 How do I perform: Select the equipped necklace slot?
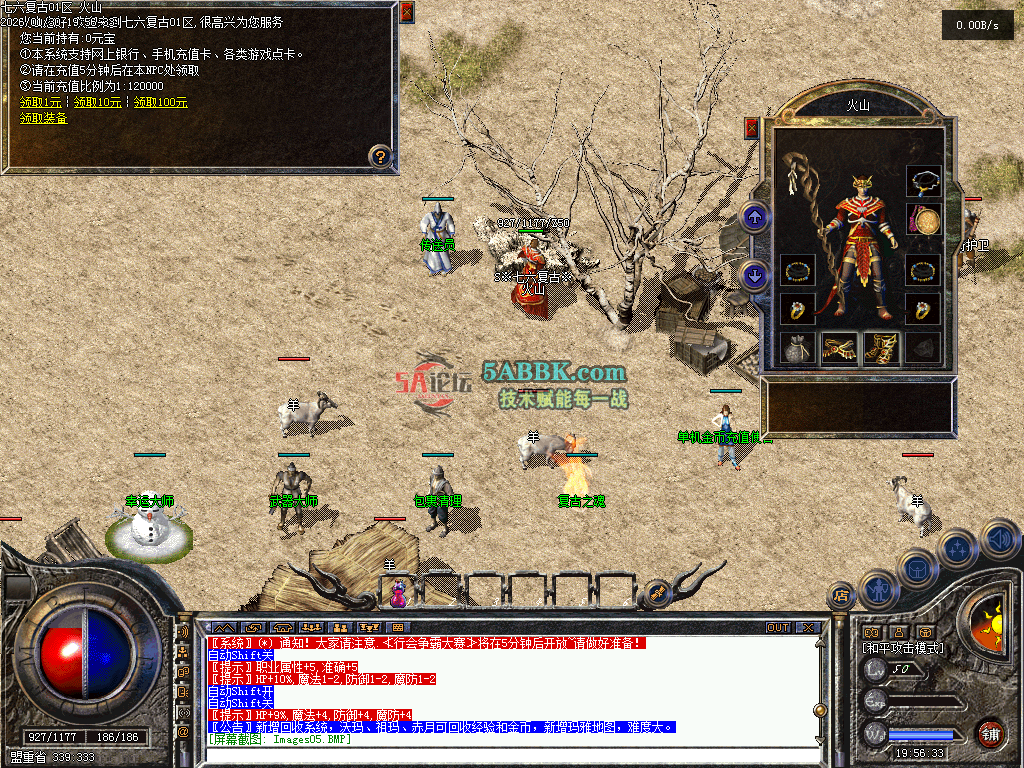[923, 182]
